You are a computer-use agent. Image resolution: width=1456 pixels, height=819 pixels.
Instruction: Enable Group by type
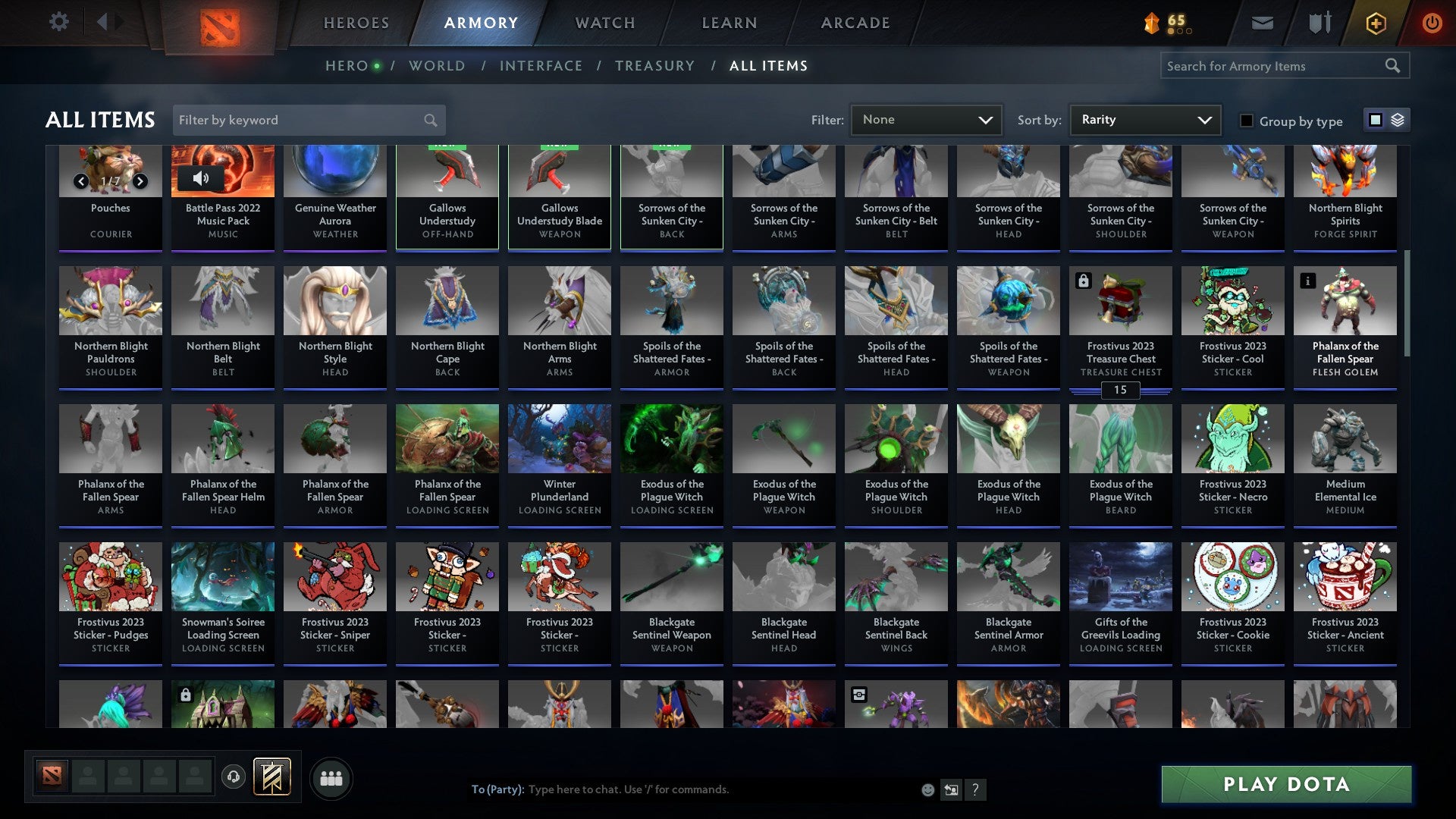(x=1246, y=121)
